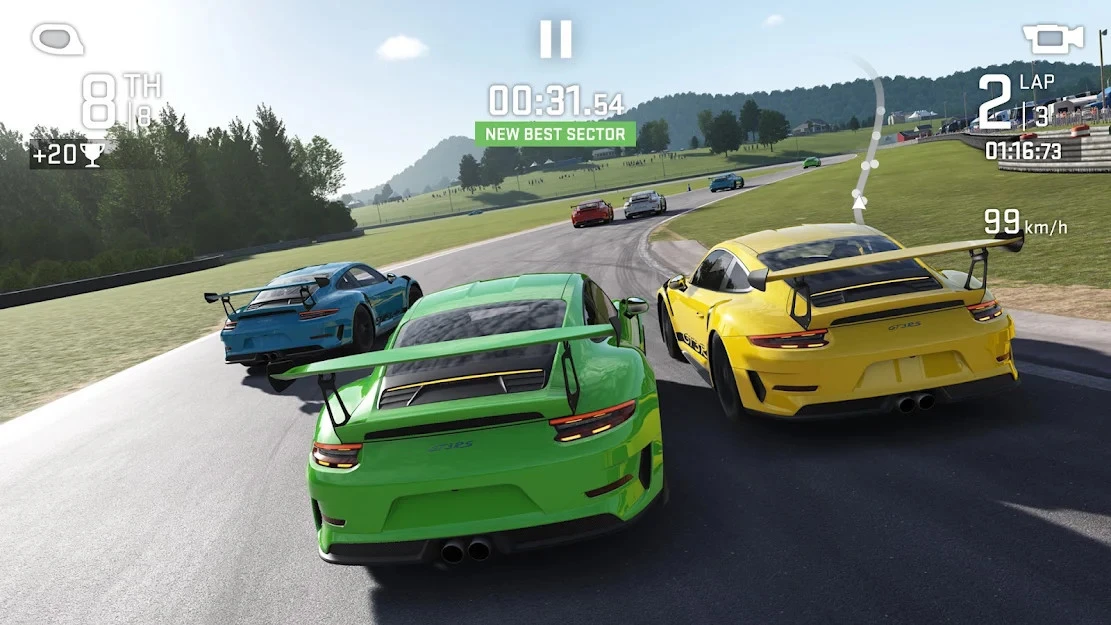Tap the rear-view mirror icon

pos(57,39)
